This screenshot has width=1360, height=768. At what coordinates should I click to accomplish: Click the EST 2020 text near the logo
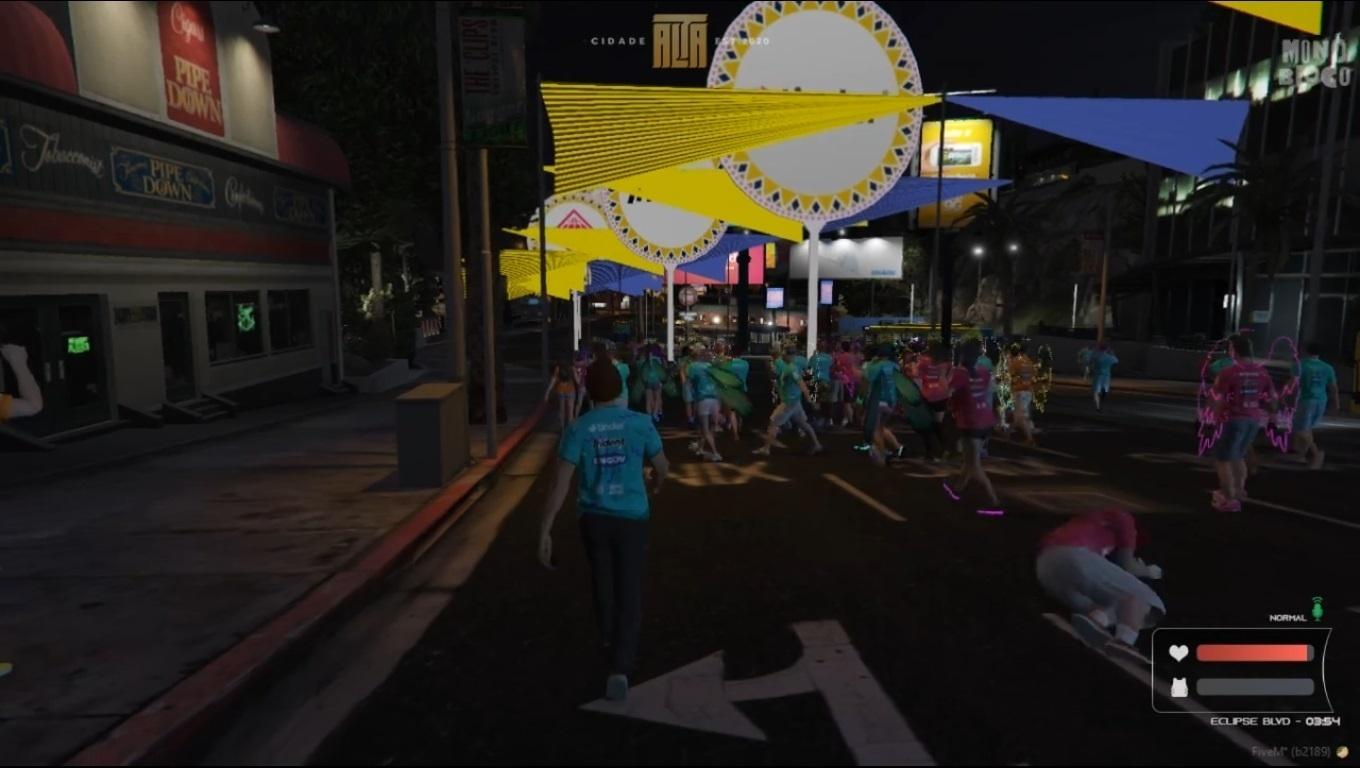pyautogui.click(x=742, y=41)
